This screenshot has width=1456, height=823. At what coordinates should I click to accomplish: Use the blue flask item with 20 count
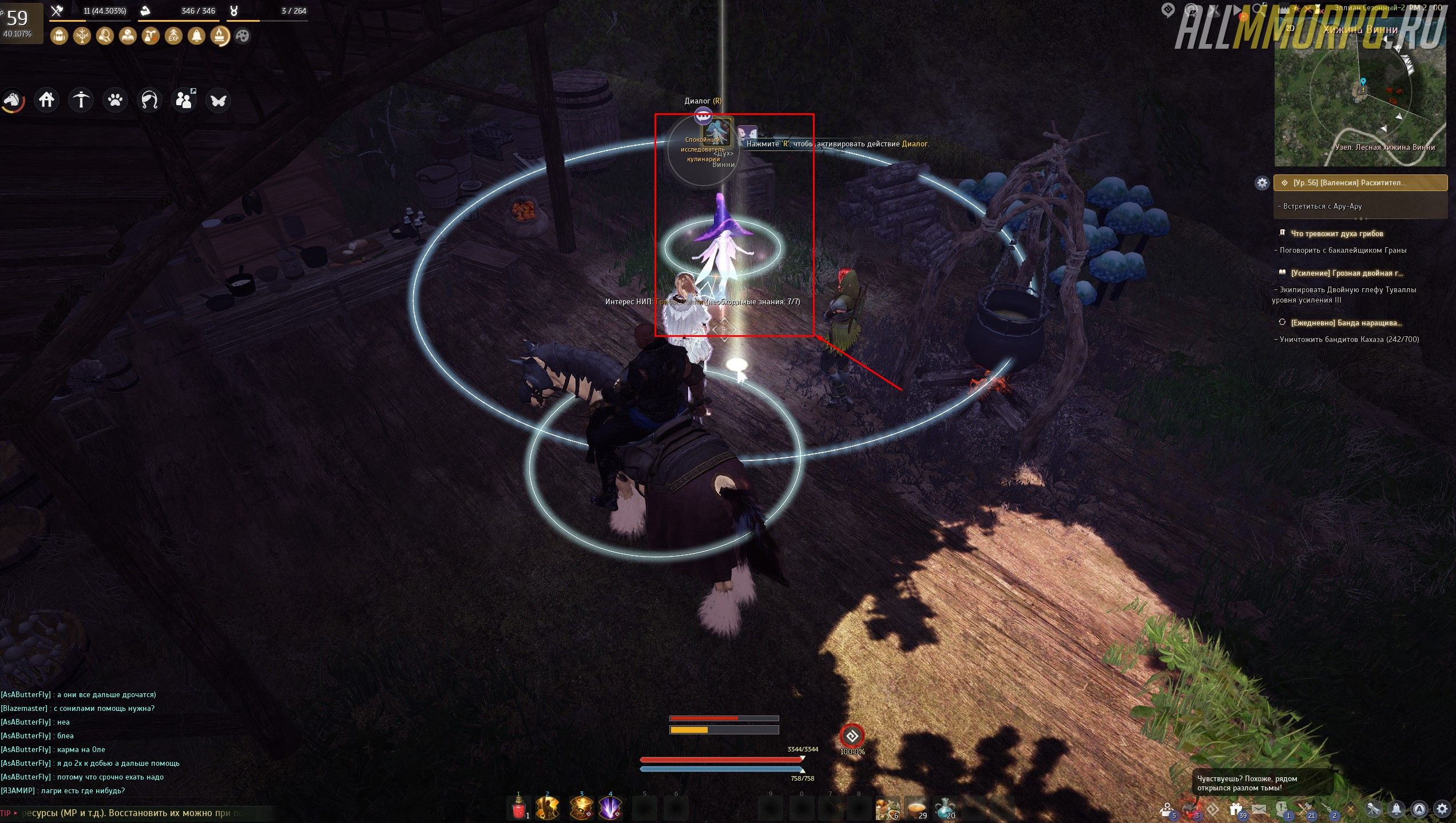coord(945,808)
